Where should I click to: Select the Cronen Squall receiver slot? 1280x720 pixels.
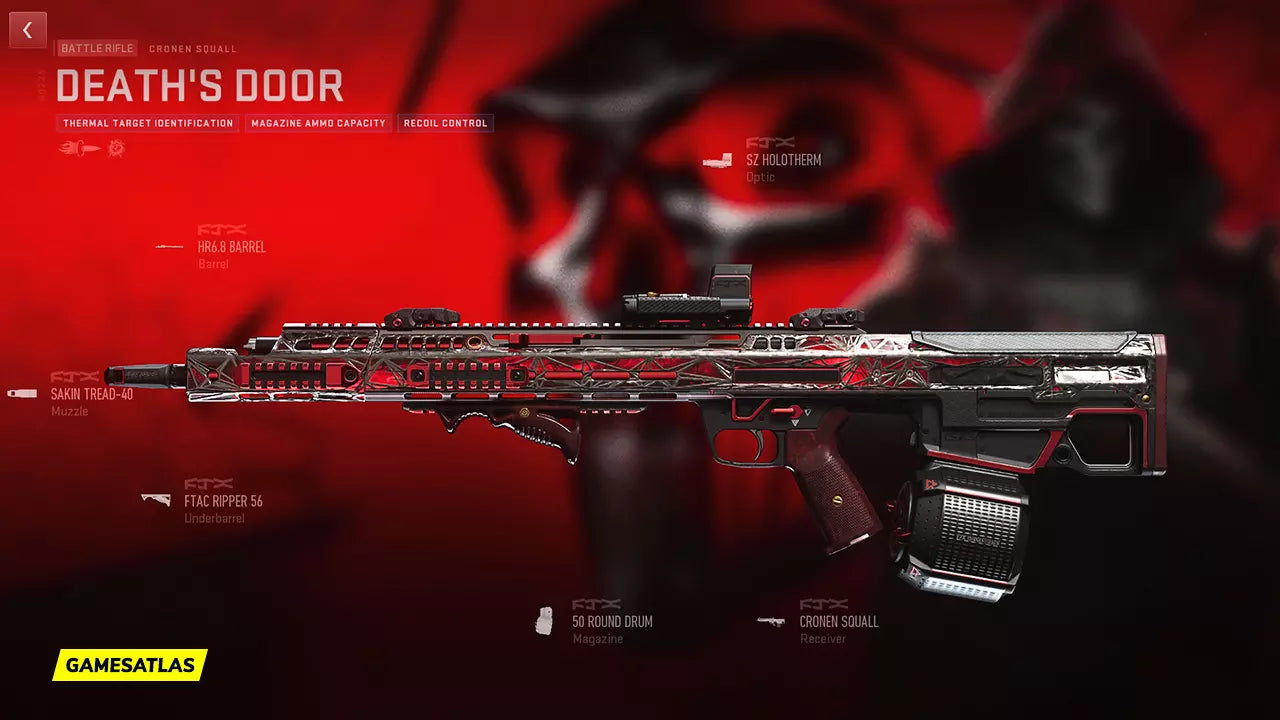tap(838, 621)
